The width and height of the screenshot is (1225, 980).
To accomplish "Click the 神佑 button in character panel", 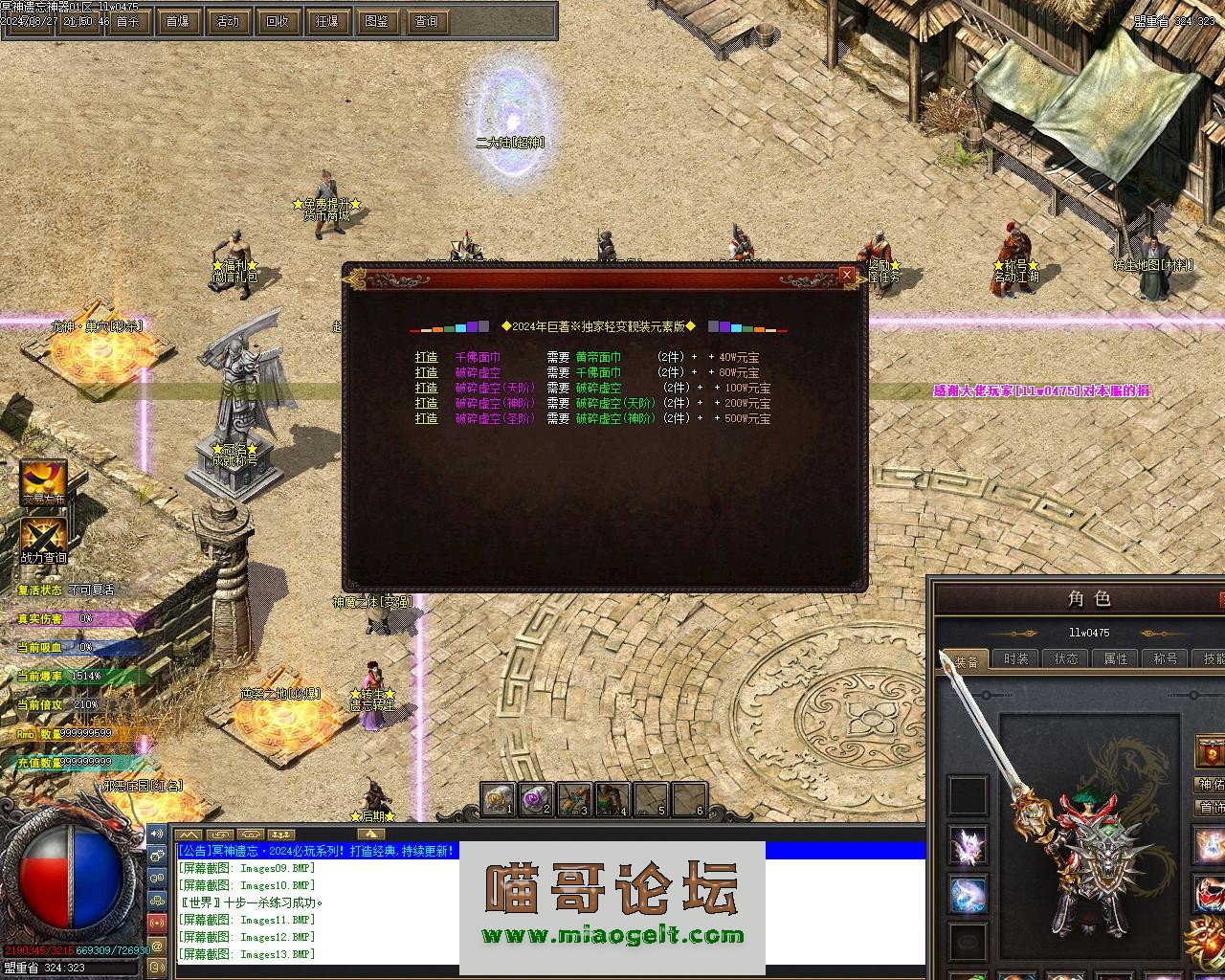I will 1211,785.
